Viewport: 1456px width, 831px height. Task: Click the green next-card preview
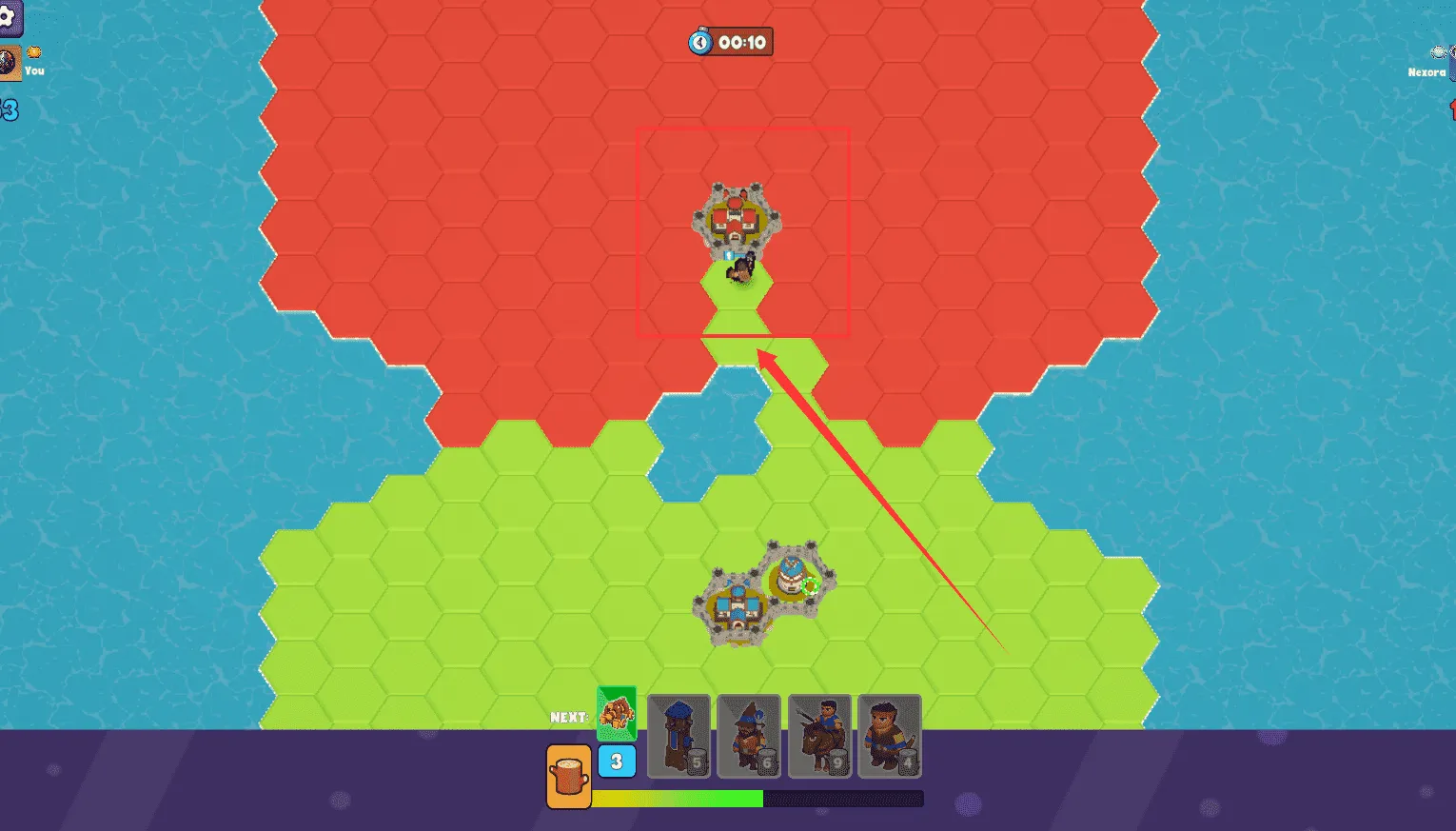tap(617, 713)
